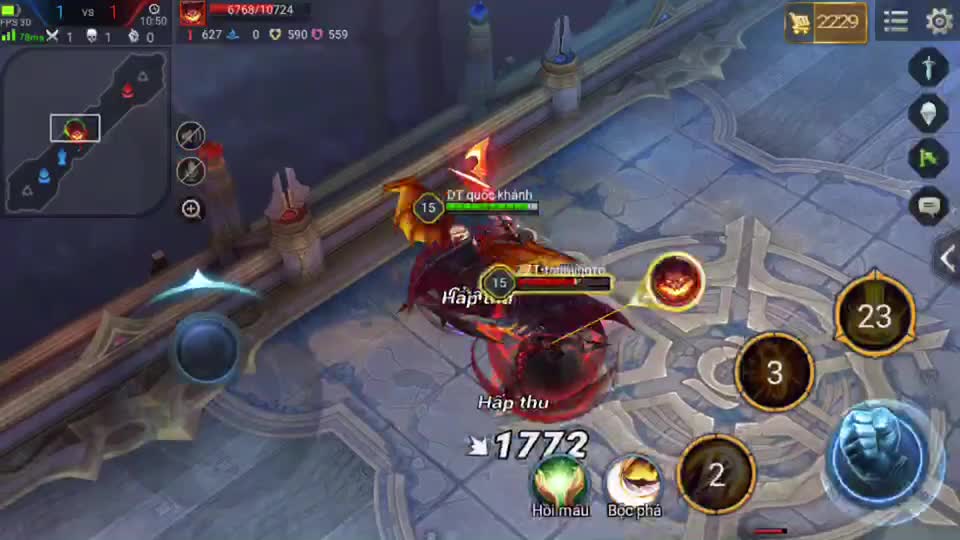Activate the skill showing cooldown 23
This screenshot has height=540, width=960.
[x=874, y=318]
